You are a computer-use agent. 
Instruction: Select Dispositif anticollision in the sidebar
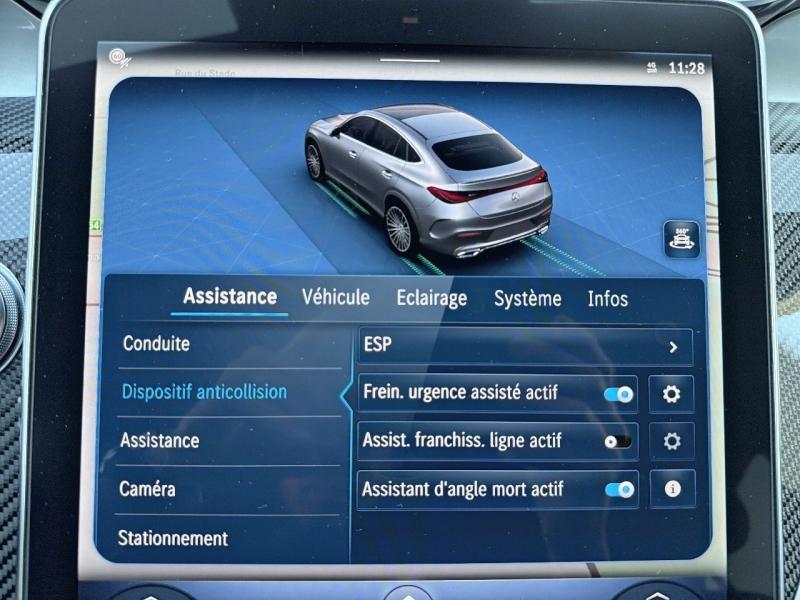(204, 392)
